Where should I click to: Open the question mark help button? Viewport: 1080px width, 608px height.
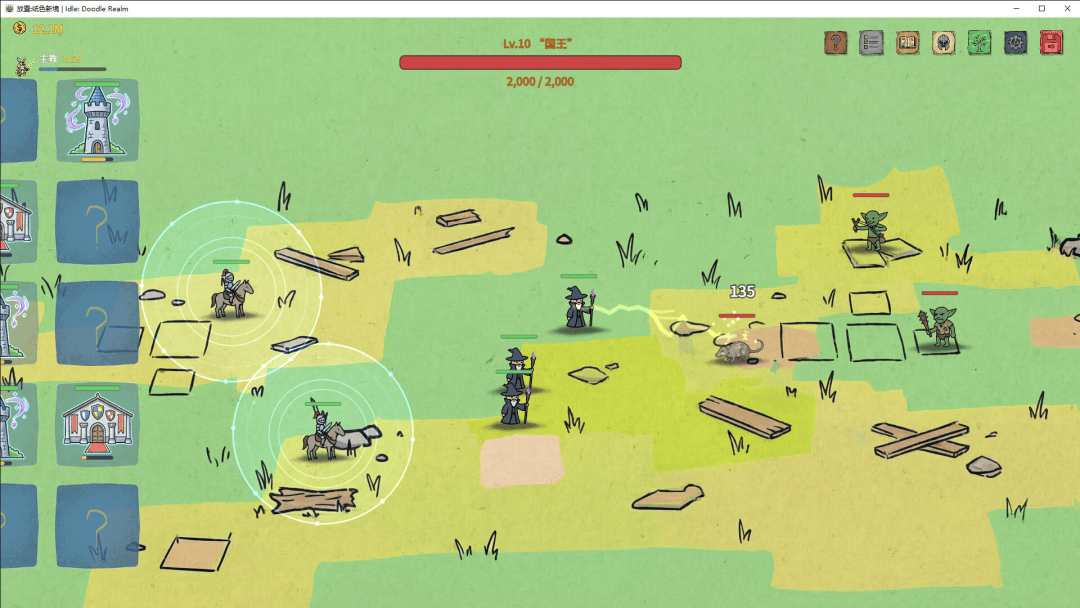(x=835, y=43)
